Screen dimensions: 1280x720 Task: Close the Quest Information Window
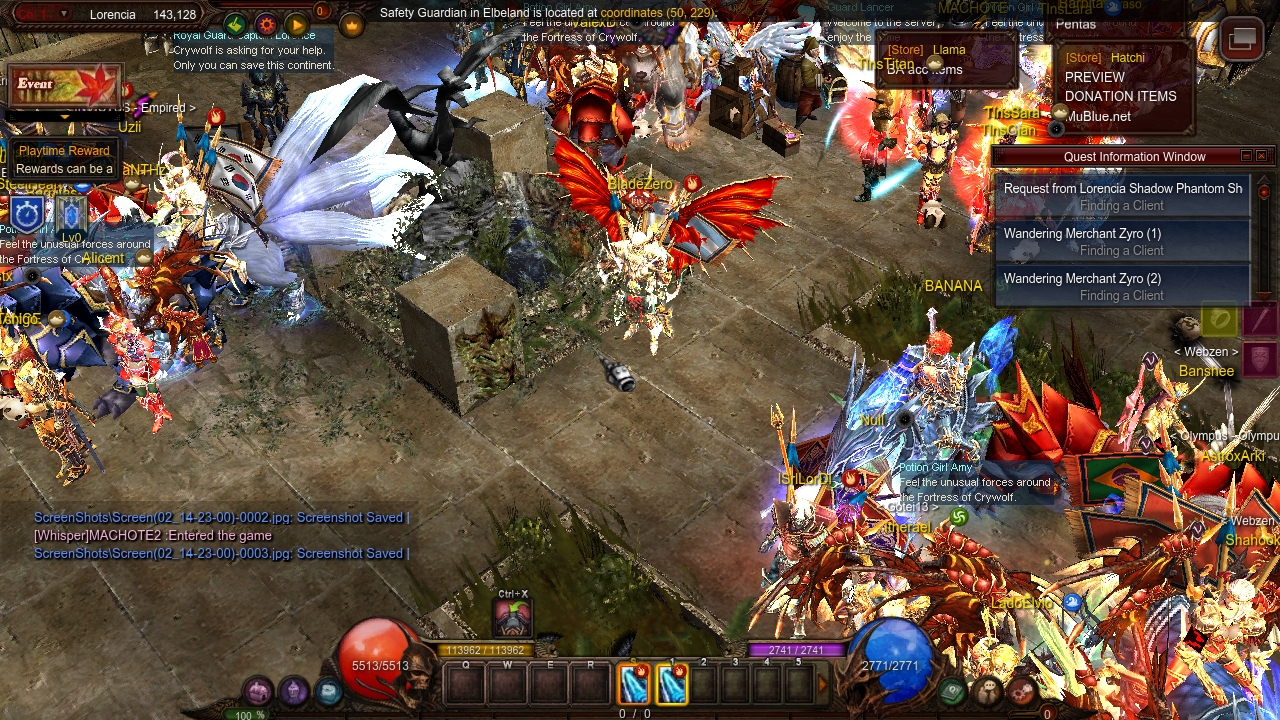[1261, 156]
